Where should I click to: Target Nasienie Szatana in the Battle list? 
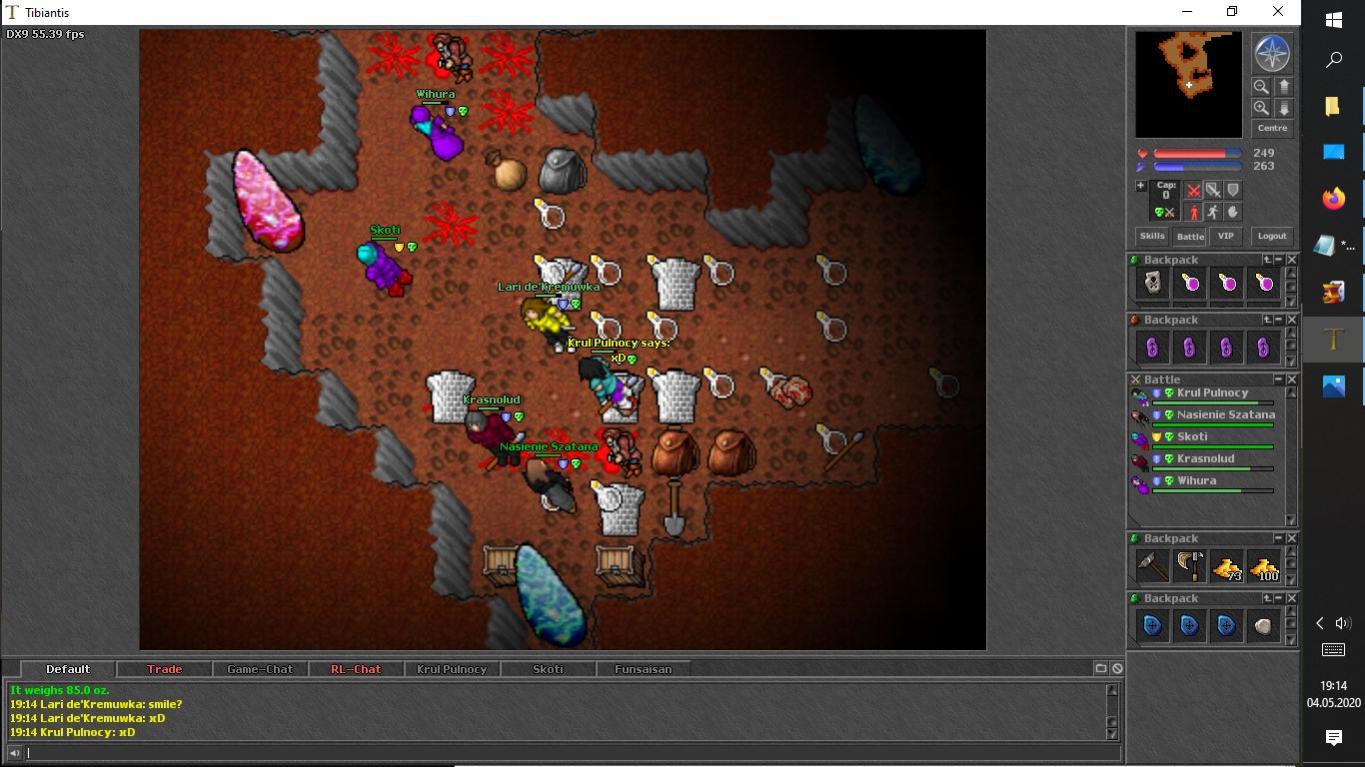1225,415
